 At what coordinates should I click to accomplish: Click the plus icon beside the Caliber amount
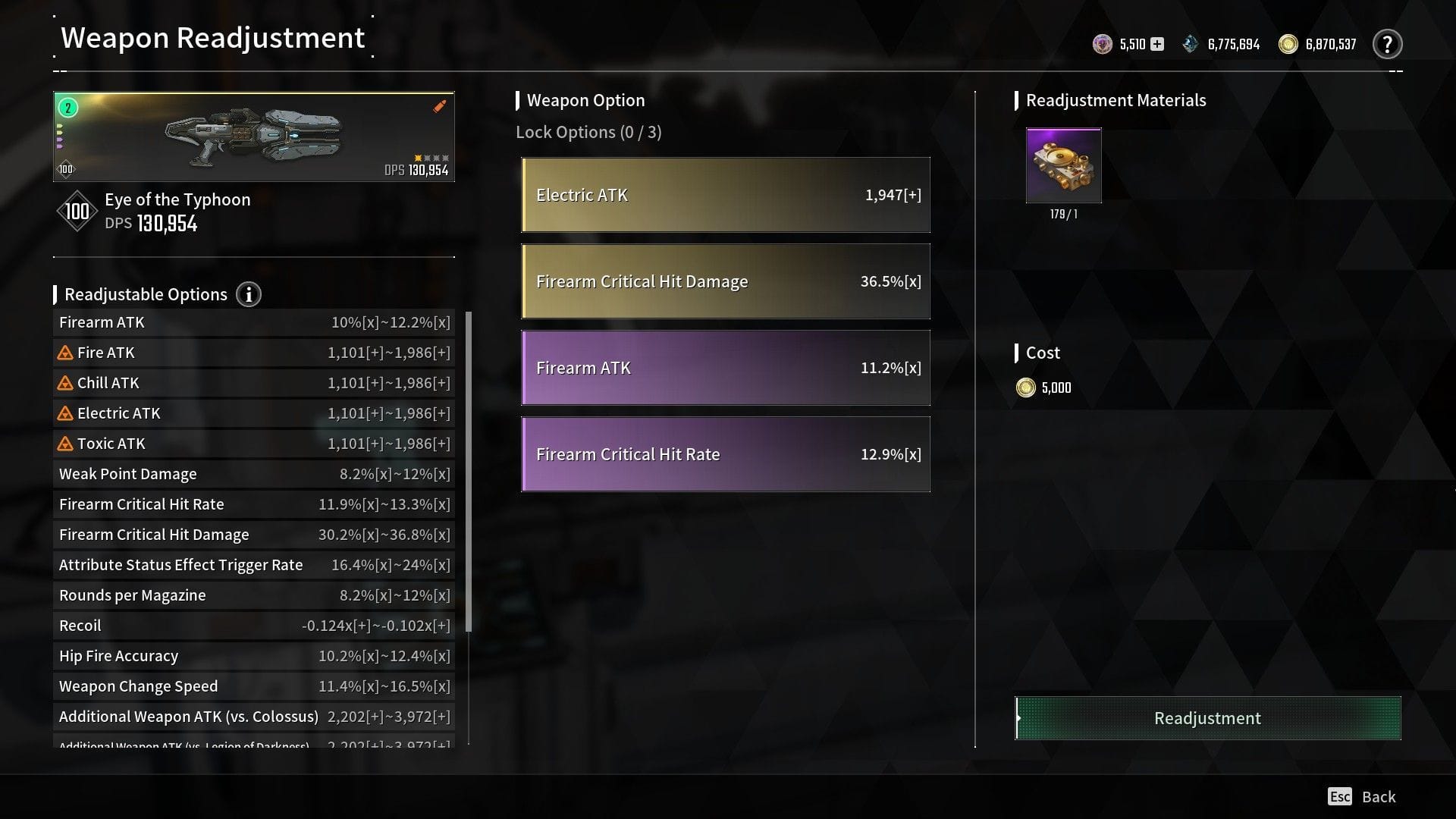[1156, 44]
